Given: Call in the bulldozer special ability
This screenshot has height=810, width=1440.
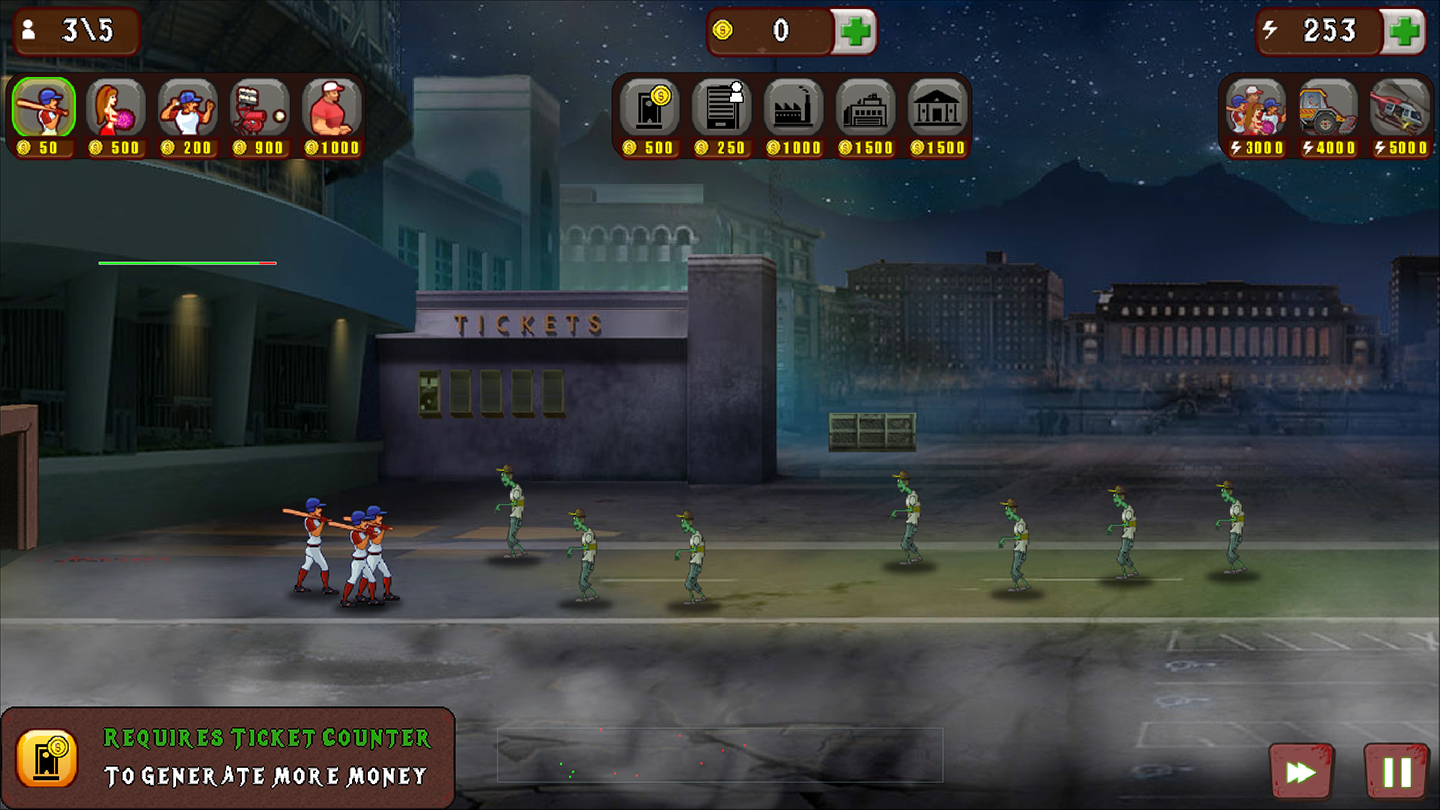Looking at the screenshot, I should click(x=1327, y=108).
